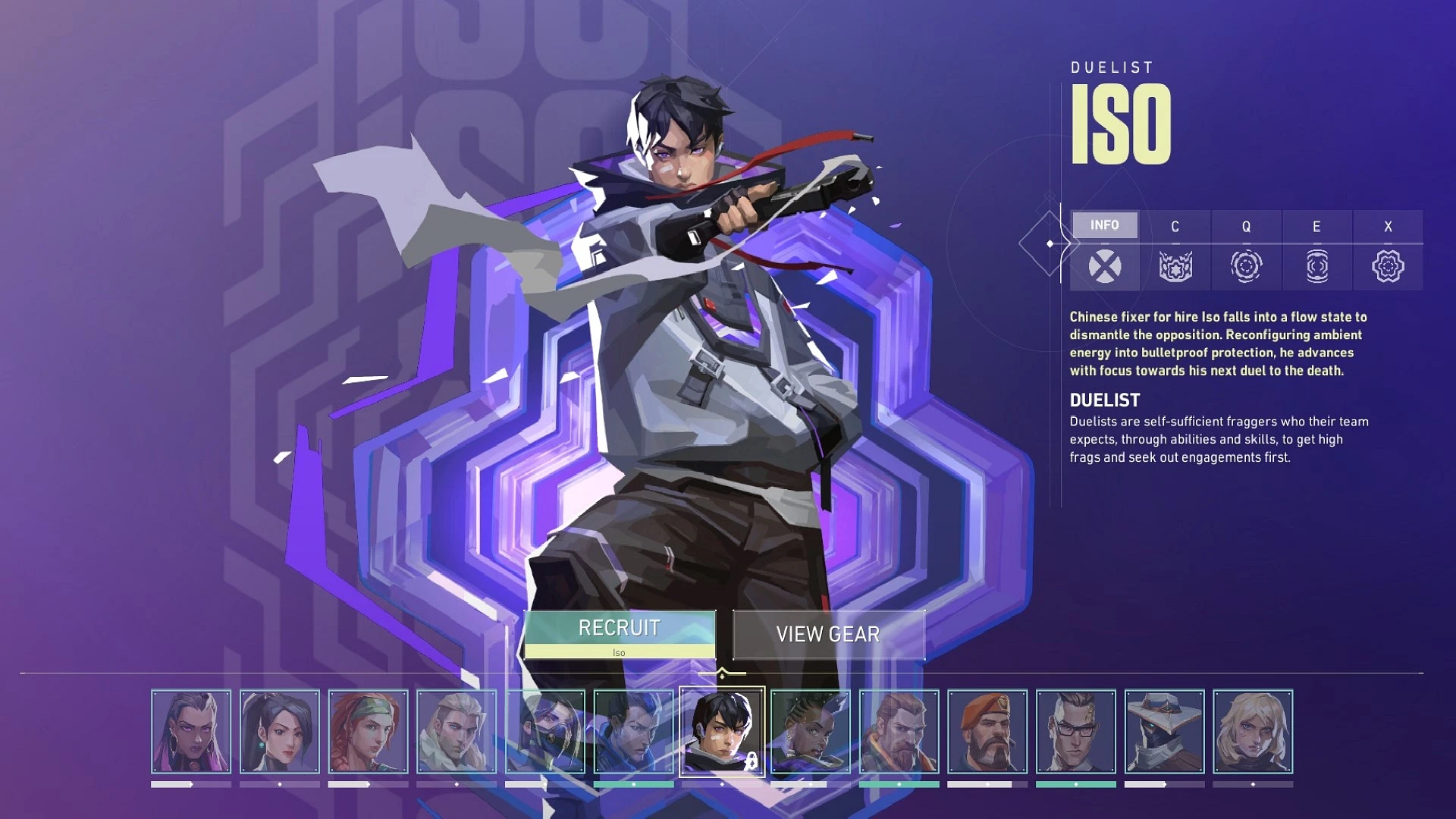Pick the Sova agent portrait

457,731
